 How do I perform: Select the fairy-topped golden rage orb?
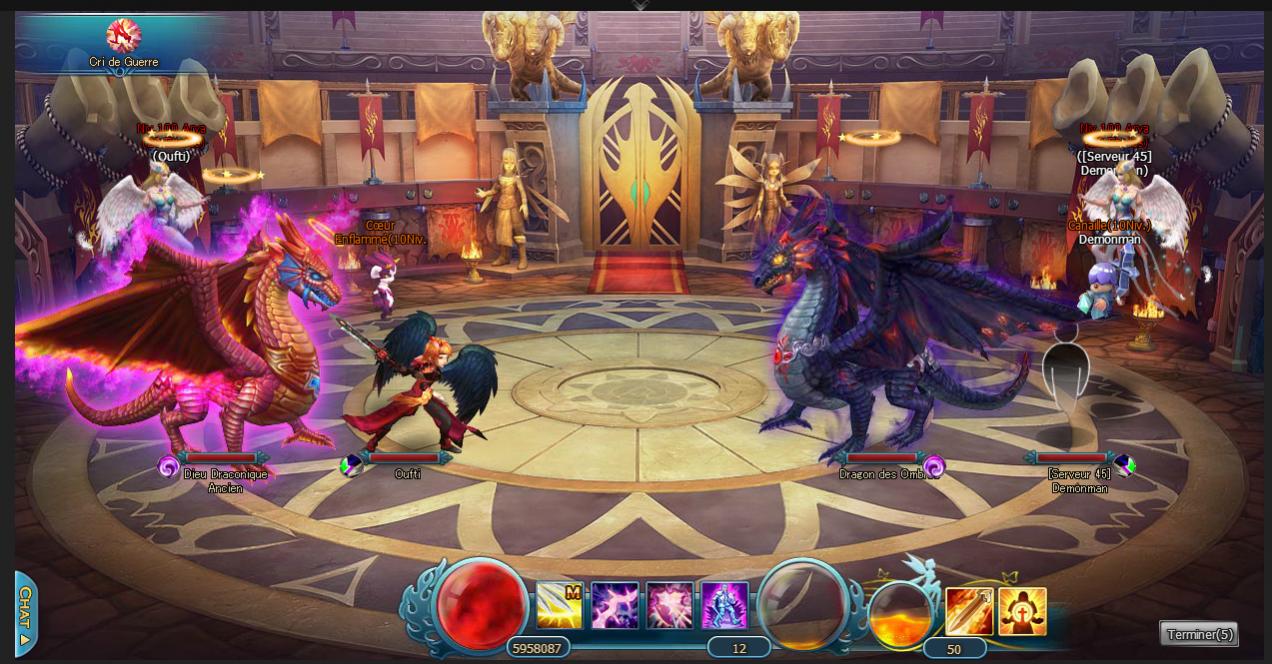(900, 613)
